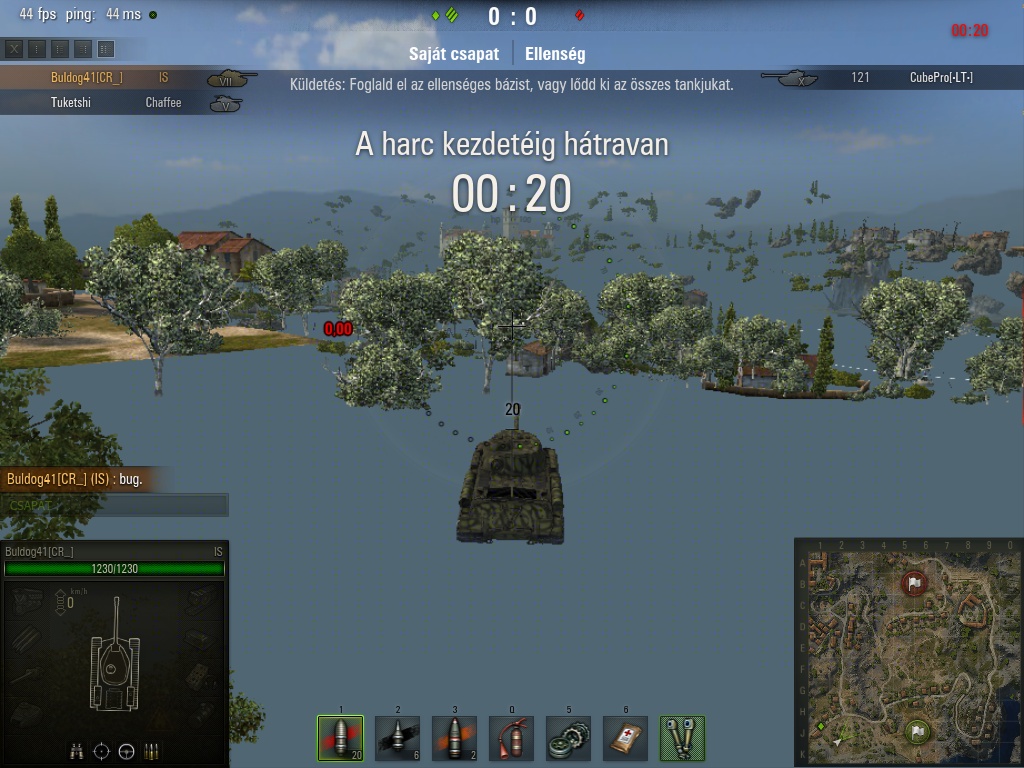
Task: Choose the shell with 2 rounds
Action: tap(454, 738)
